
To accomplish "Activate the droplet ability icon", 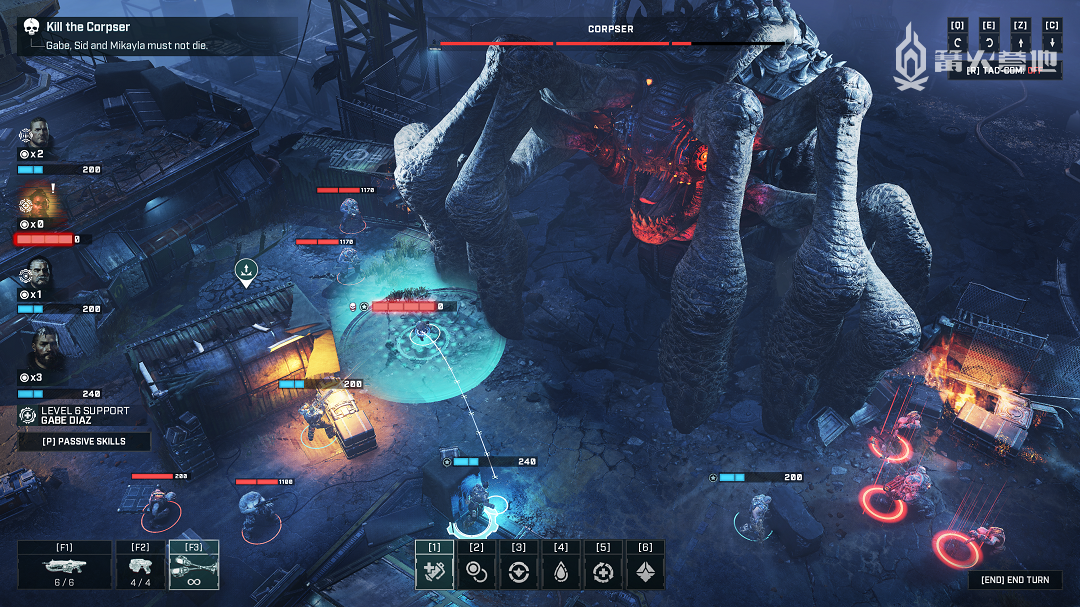I will 560,572.
